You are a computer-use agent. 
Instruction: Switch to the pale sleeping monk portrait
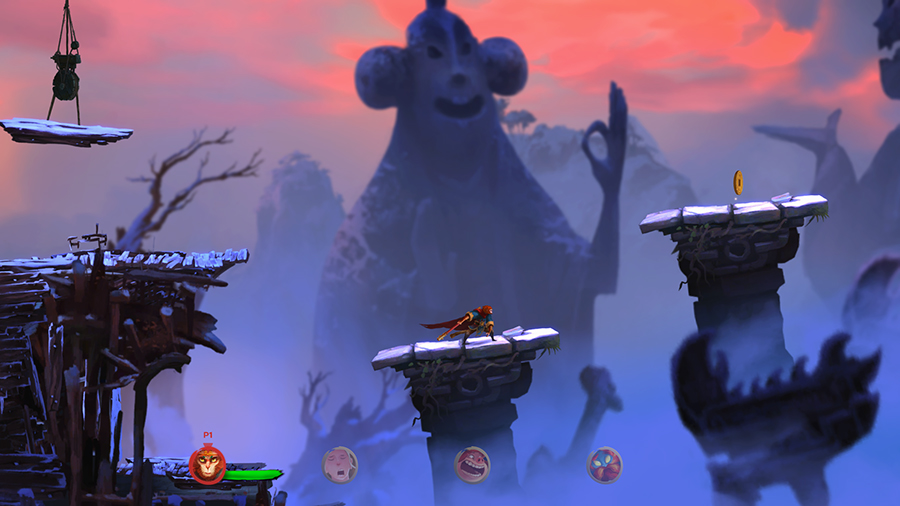340,465
